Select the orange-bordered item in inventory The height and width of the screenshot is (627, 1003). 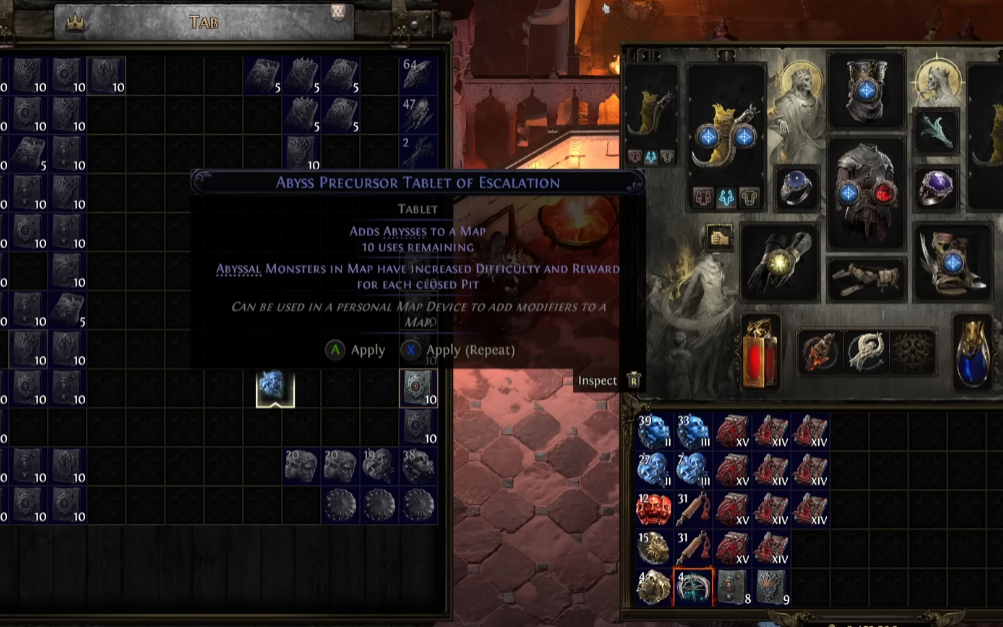[x=694, y=587]
